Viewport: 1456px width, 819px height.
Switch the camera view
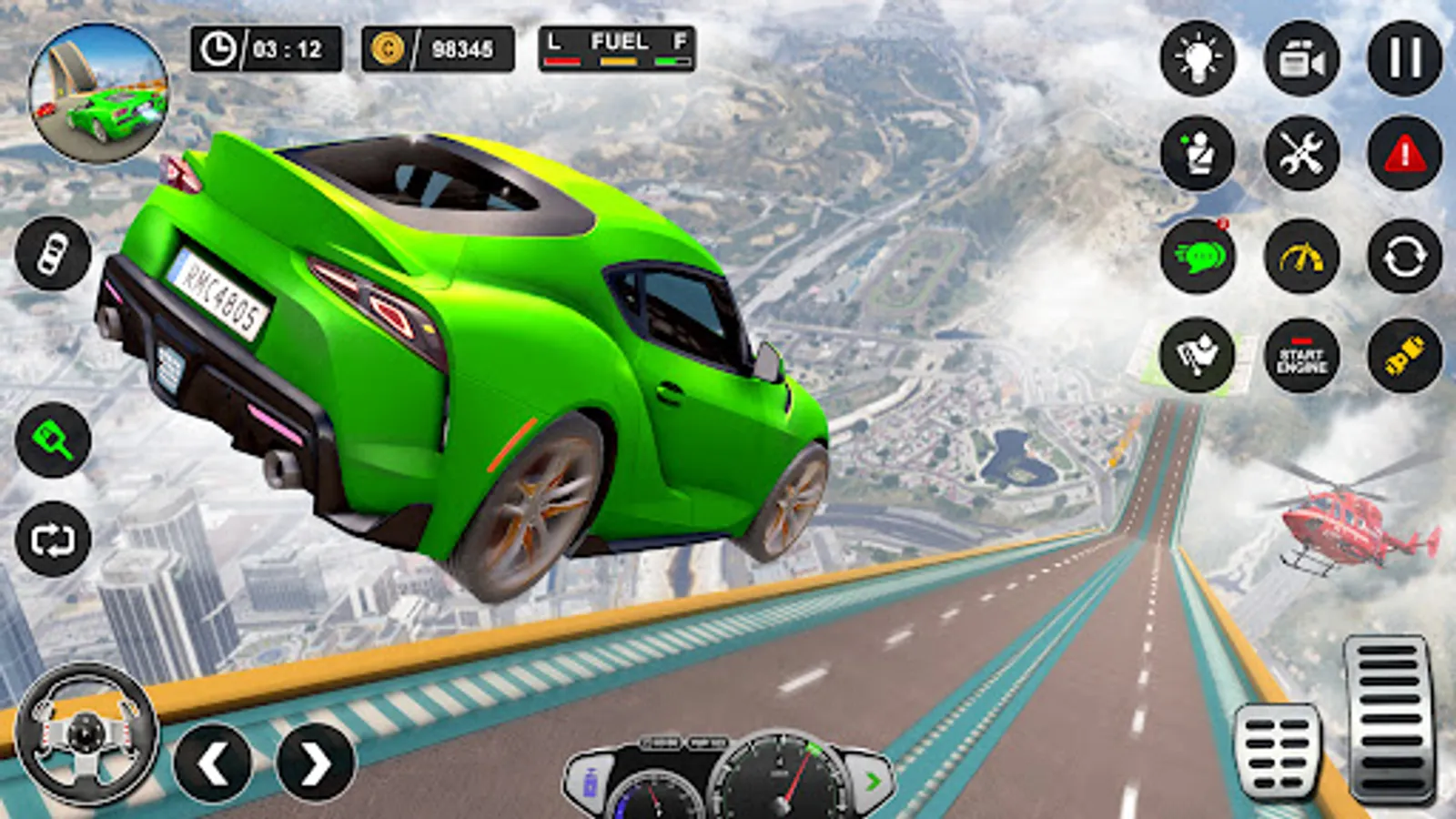(1301, 58)
